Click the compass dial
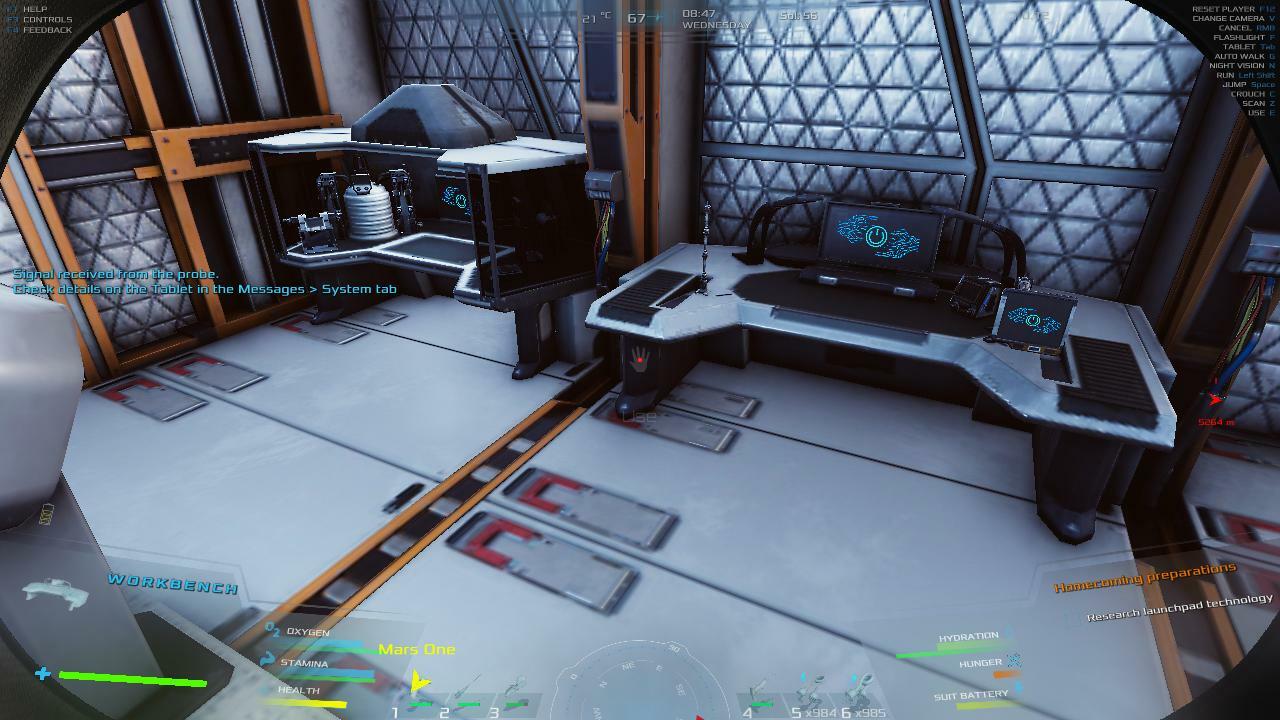This screenshot has width=1280, height=720. pyautogui.click(x=640, y=685)
